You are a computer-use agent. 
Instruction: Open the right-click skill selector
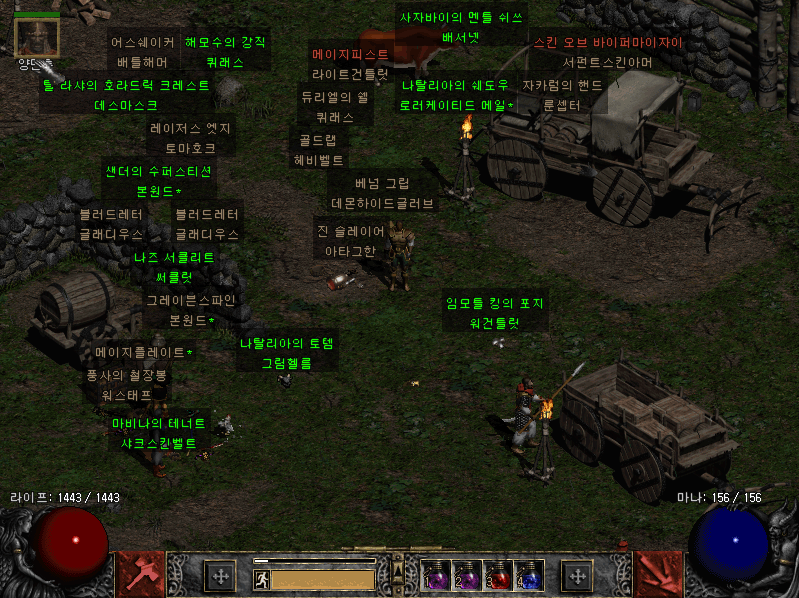(657, 572)
